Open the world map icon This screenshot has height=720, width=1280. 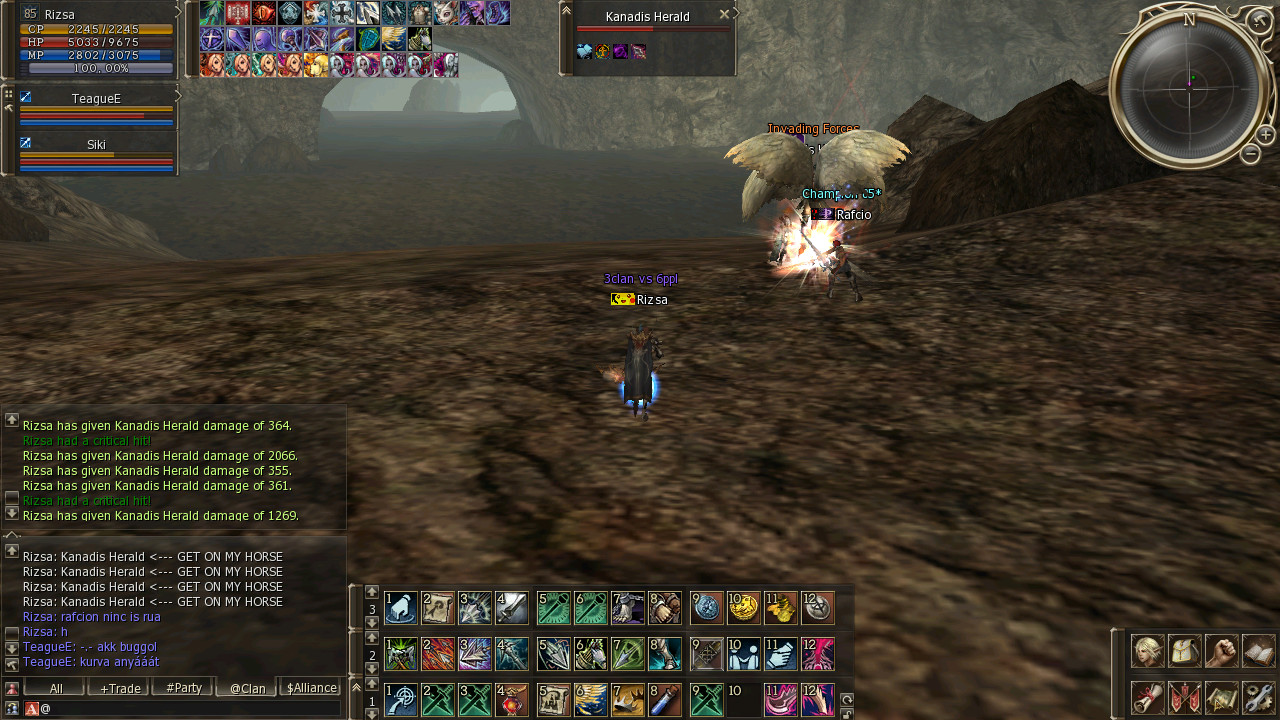point(1222,697)
